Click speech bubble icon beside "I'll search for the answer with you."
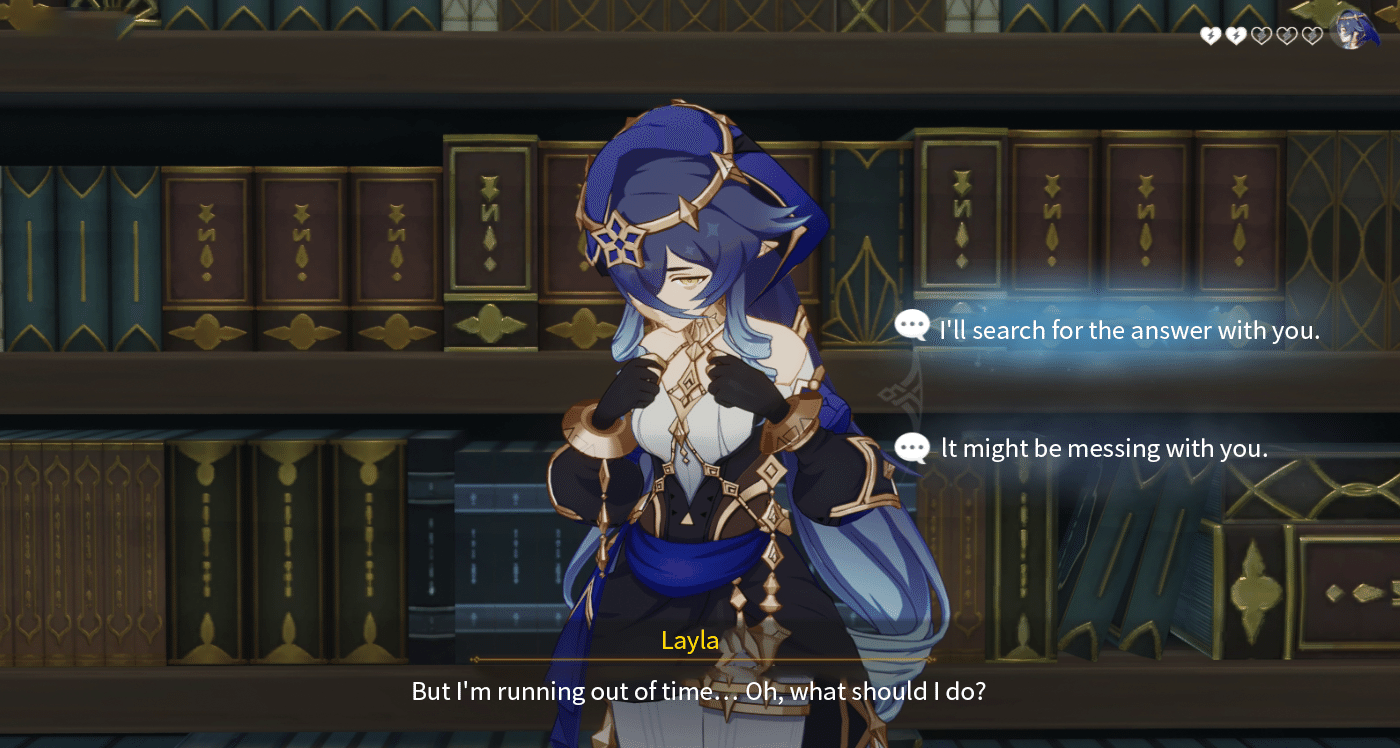The image size is (1400, 748). tap(911, 329)
